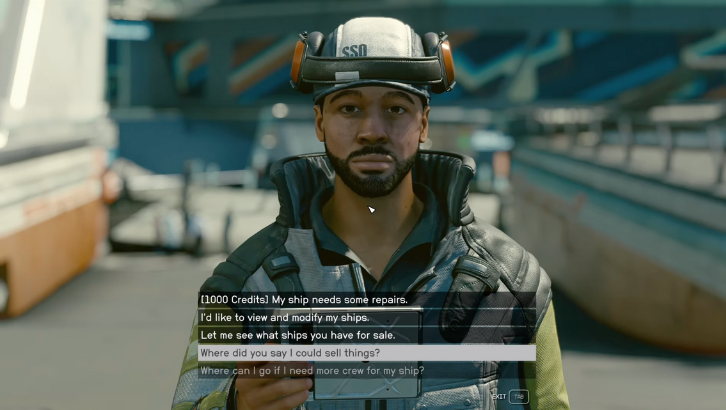Choose the 1000 Credits ship repairs option
Image resolution: width=726 pixels, height=410 pixels.
pos(304,299)
